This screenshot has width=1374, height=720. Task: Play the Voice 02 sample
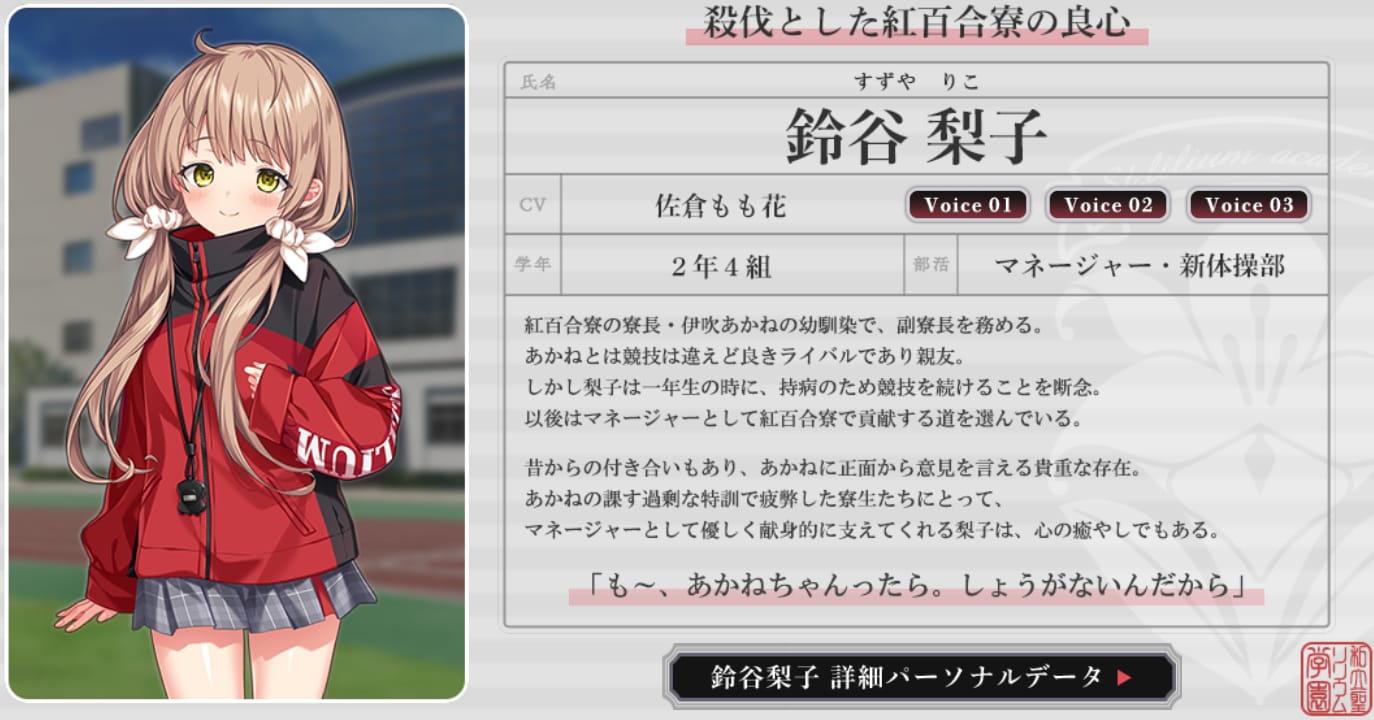pos(1107,206)
